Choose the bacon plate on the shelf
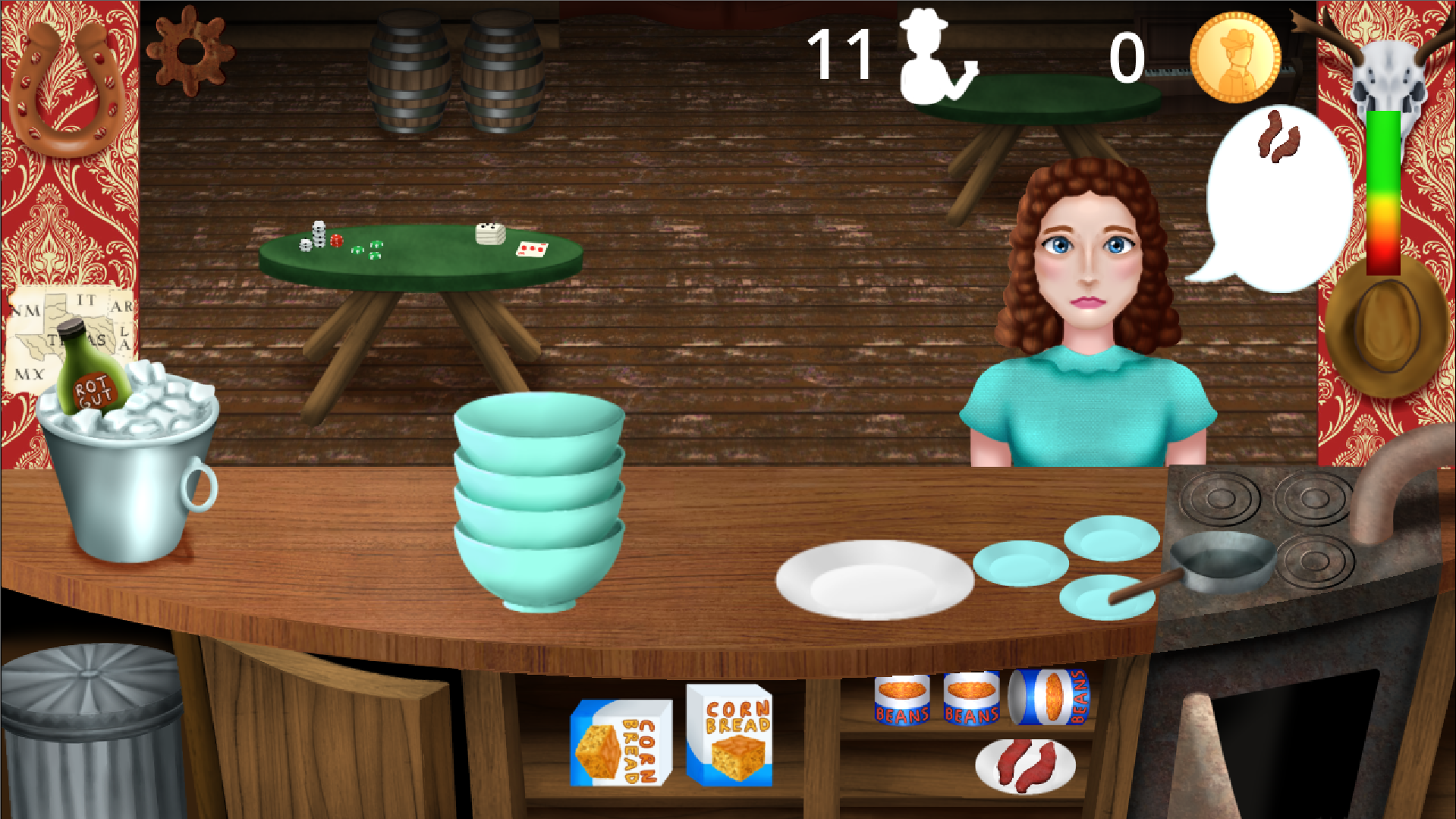Image resolution: width=1456 pixels, height=819 pixels. 1025,767
